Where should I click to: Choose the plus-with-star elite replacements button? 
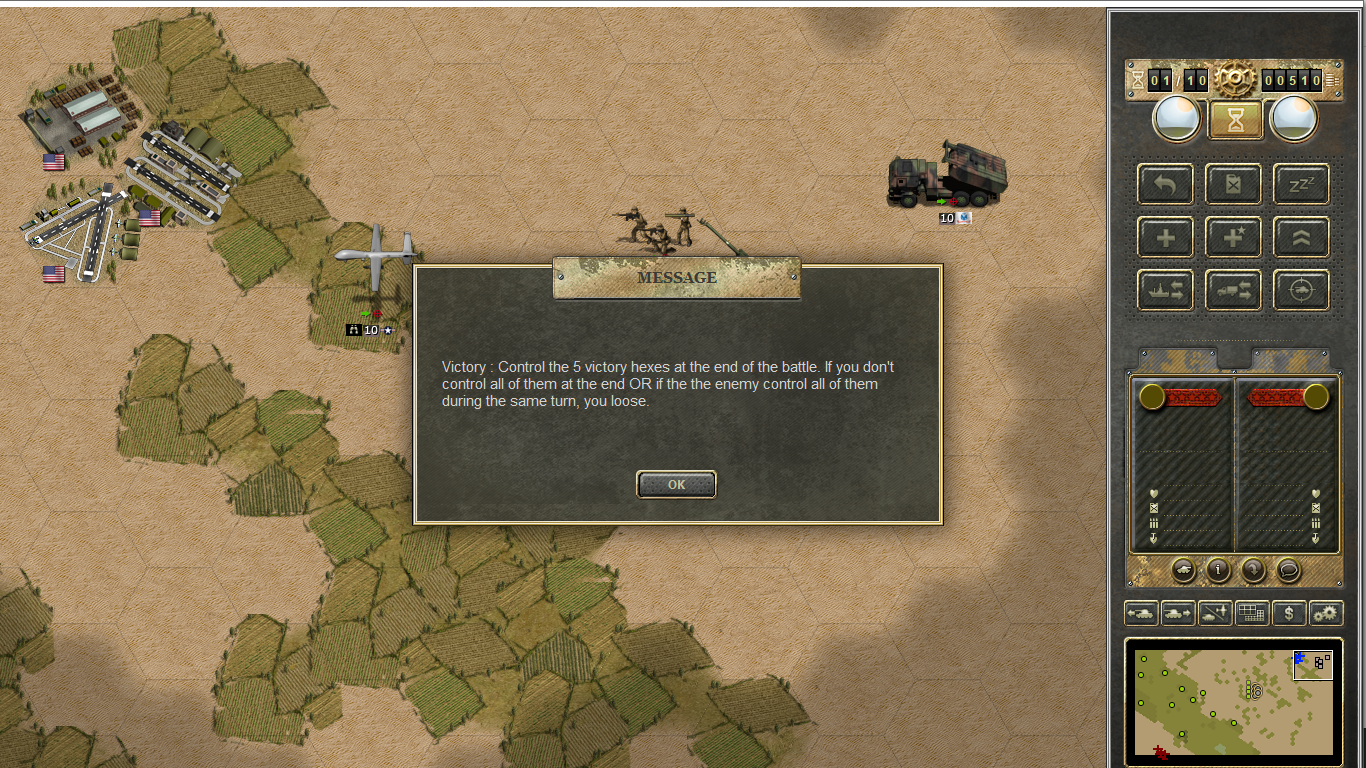1233,237
